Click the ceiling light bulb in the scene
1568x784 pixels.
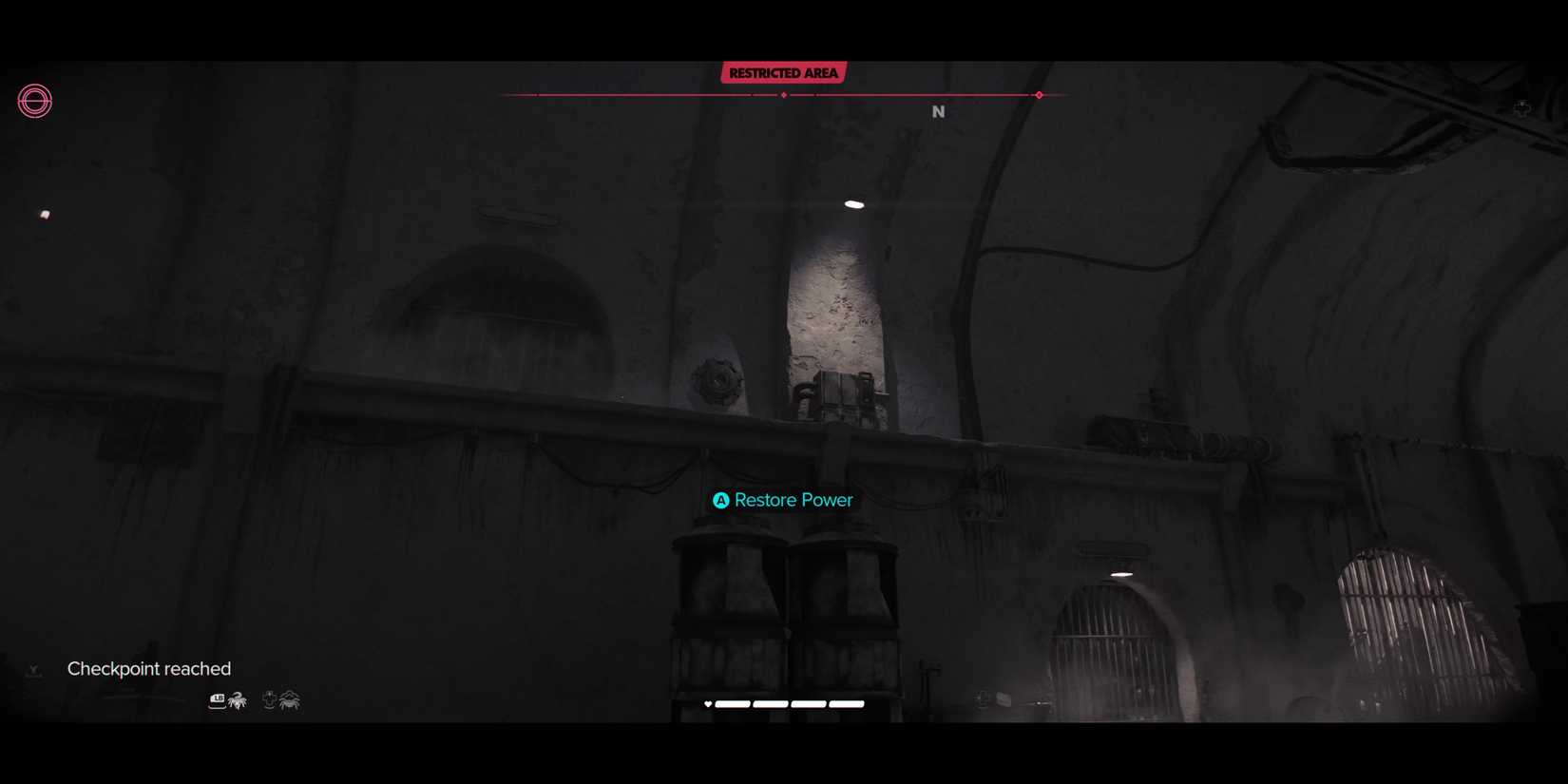853,202
